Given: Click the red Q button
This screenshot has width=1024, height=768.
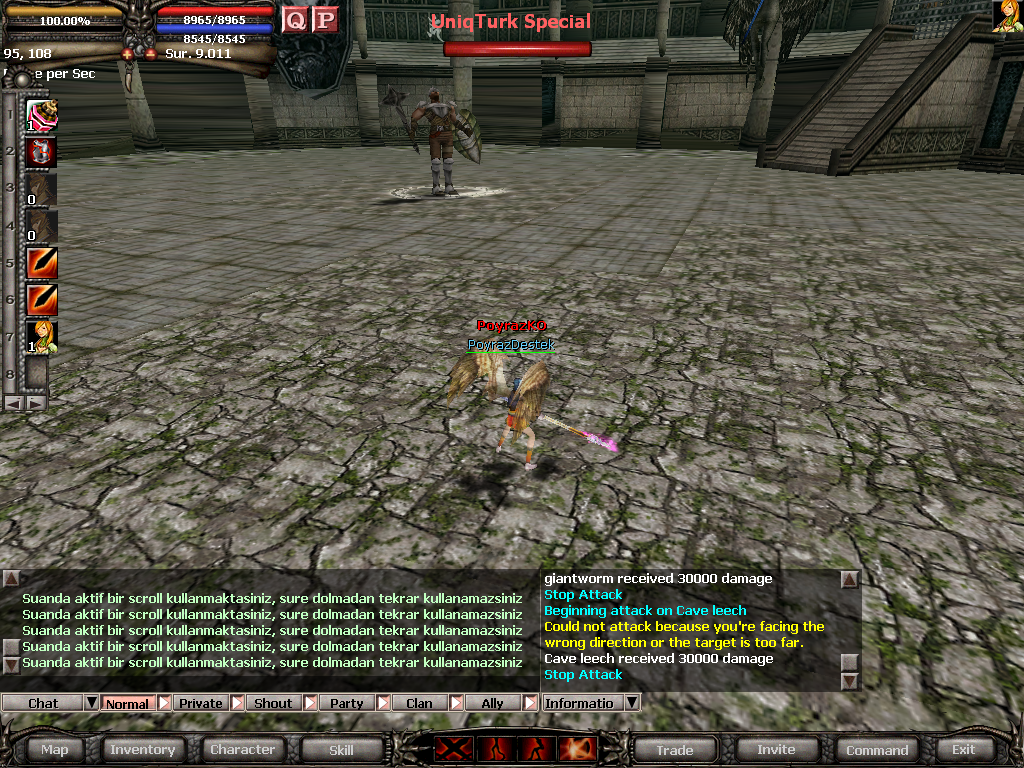Looking at the screenshot, I should [x=294, y=19].
